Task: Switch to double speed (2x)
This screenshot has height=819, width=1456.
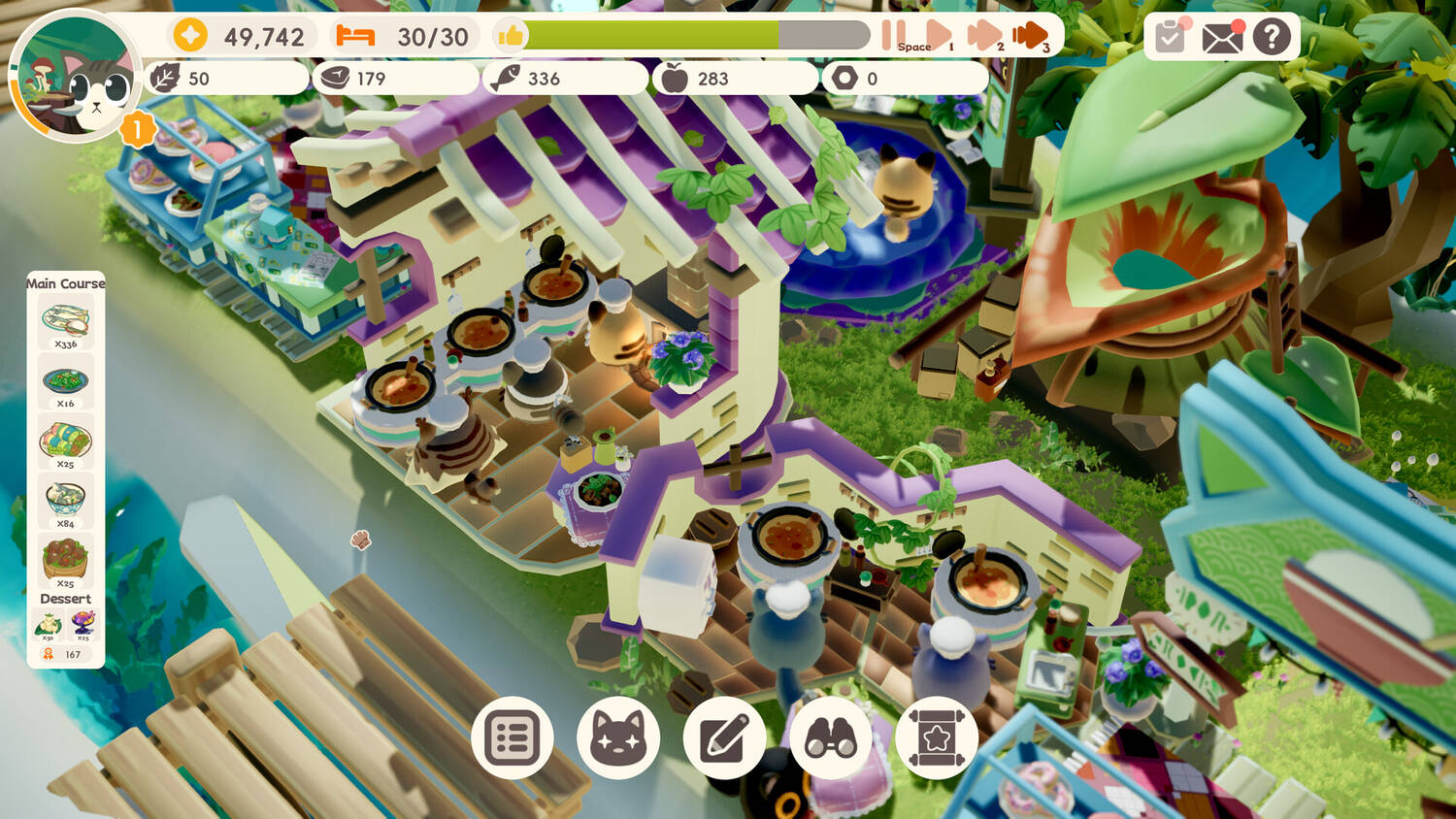Action: click(984, 36)
